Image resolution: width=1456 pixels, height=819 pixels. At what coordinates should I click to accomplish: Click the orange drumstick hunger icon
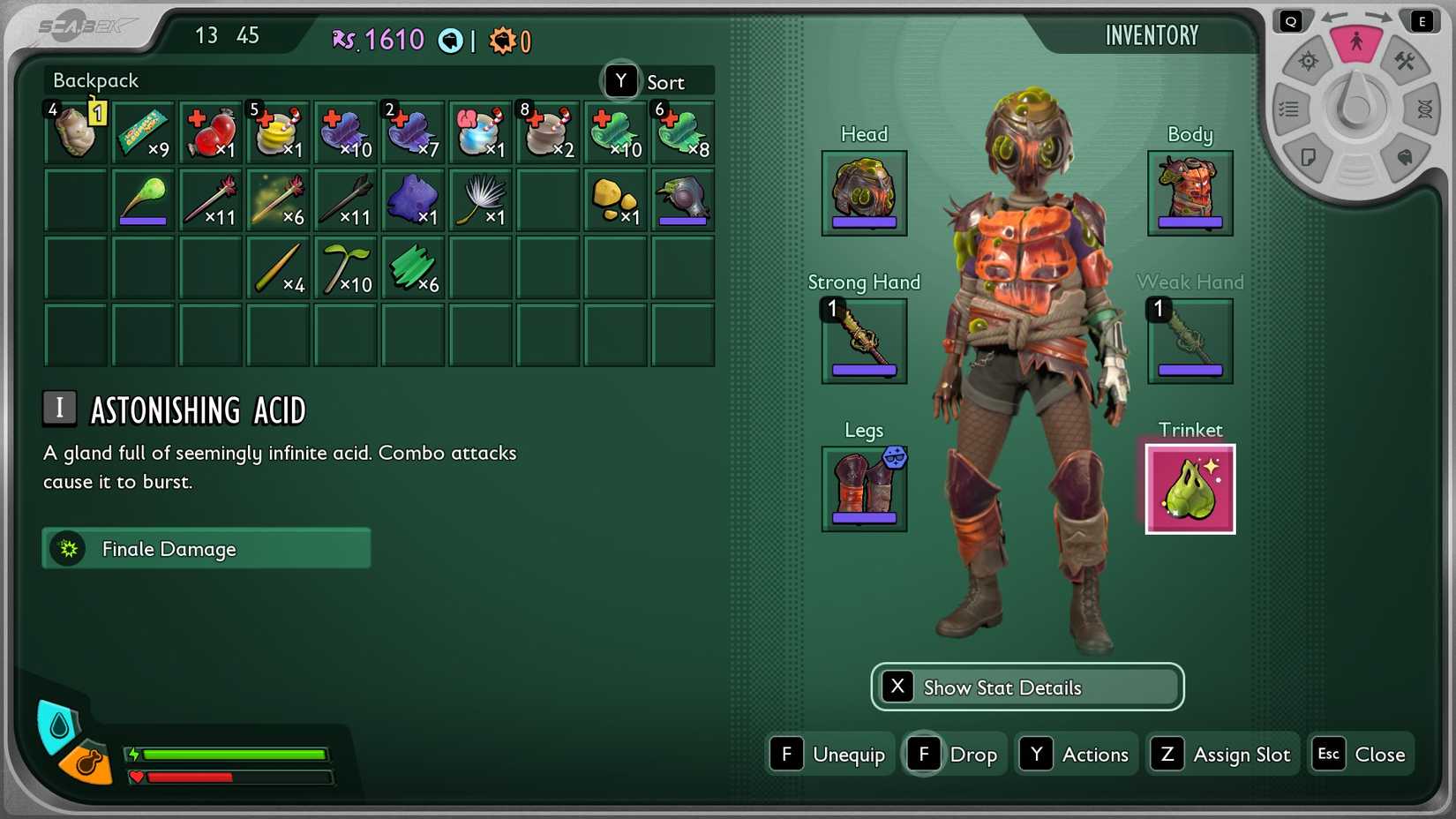coord(85,764)
